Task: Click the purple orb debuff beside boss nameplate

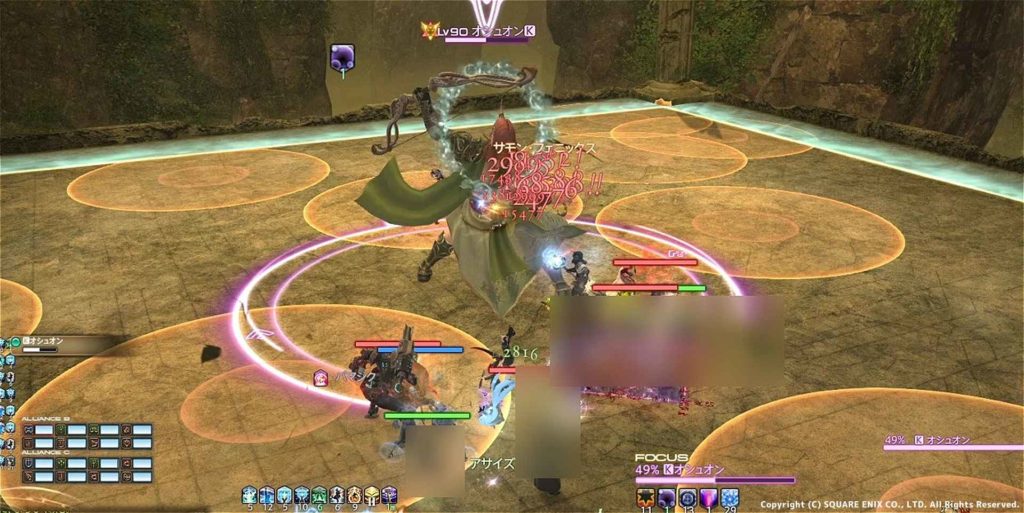Action: pos(343,59)
